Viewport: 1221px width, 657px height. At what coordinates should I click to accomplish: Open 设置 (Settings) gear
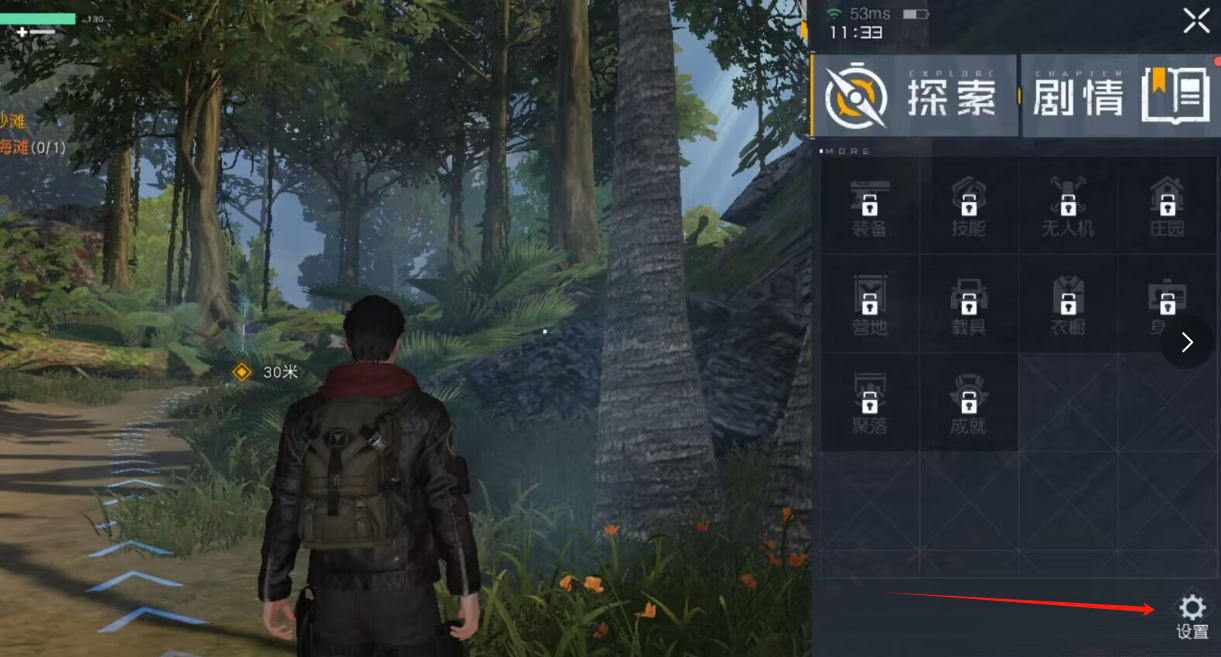[x=1192, y=615]
